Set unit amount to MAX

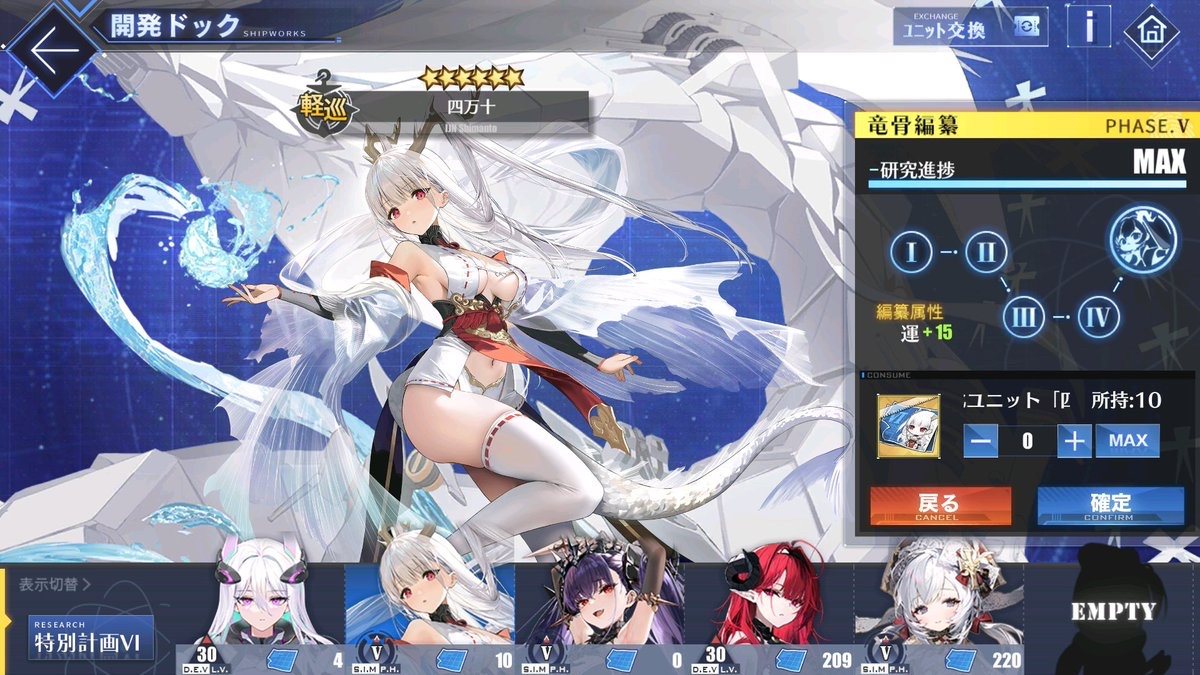click(x=1128, y=441)
